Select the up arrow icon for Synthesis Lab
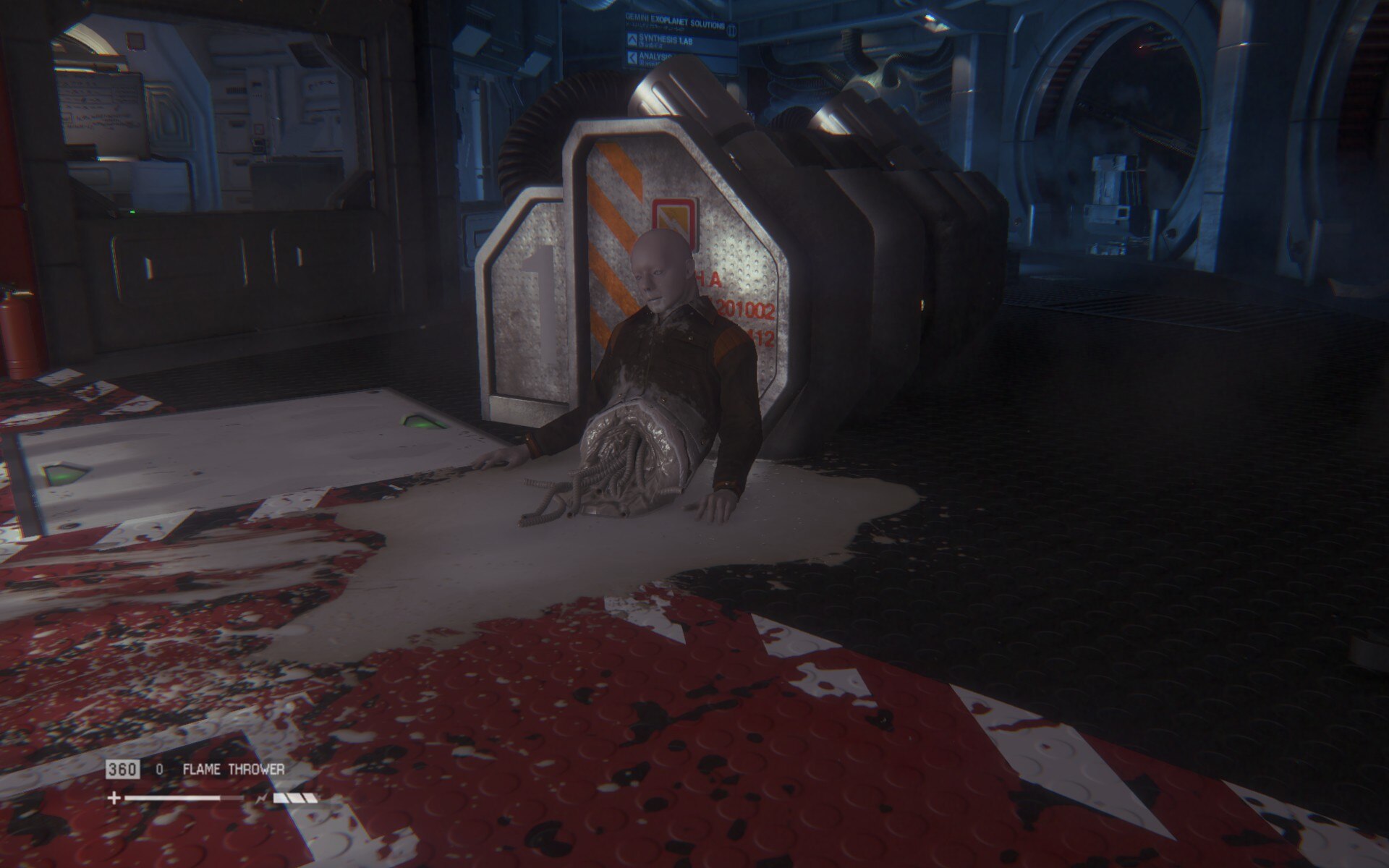 (x=632, y=40)
